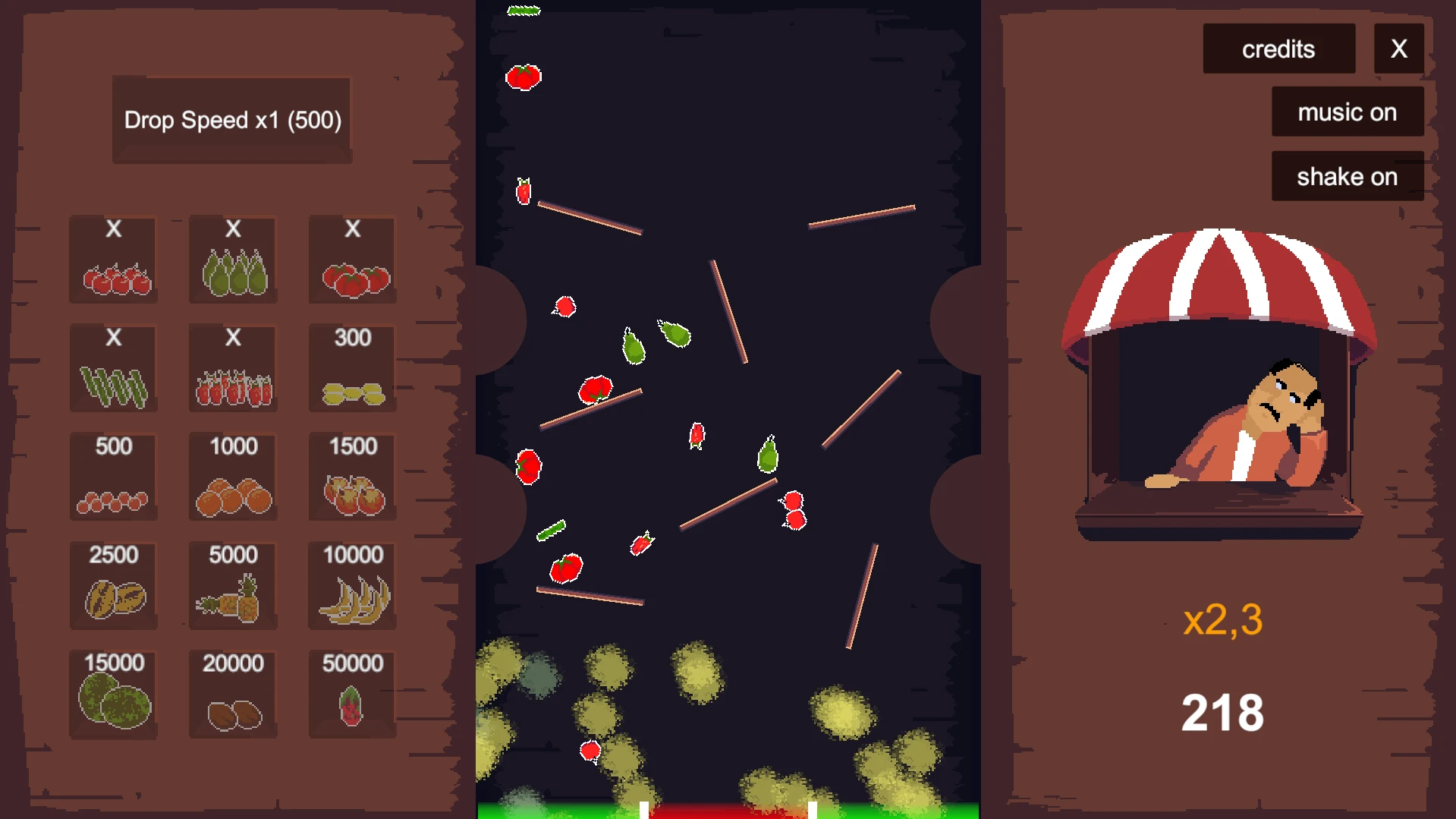Purchase the 50000 dragon fruit upgrade
The width and height of the screenshot is (1456, 819).
point(353,694)
